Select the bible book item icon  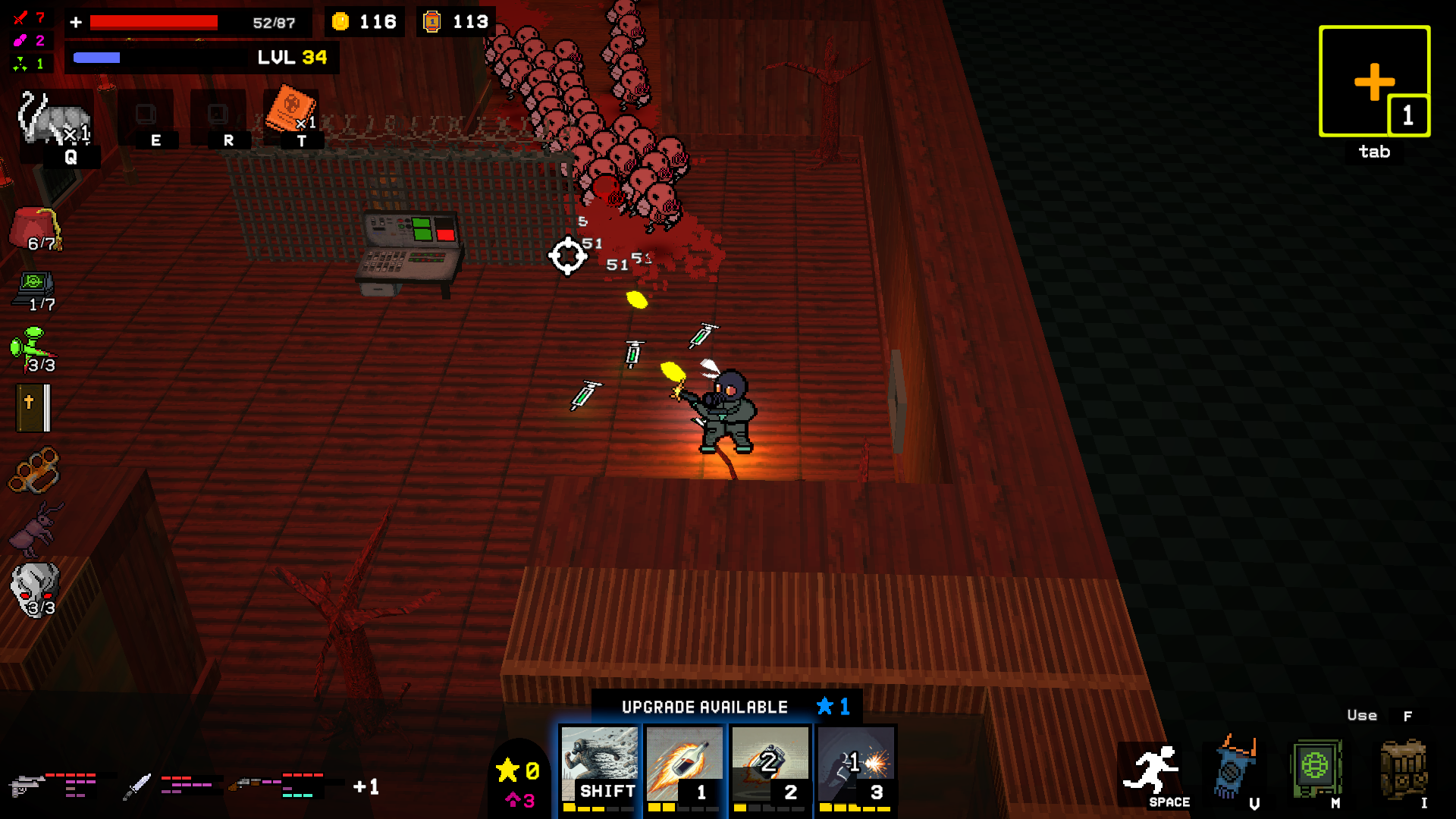(33, 408)
